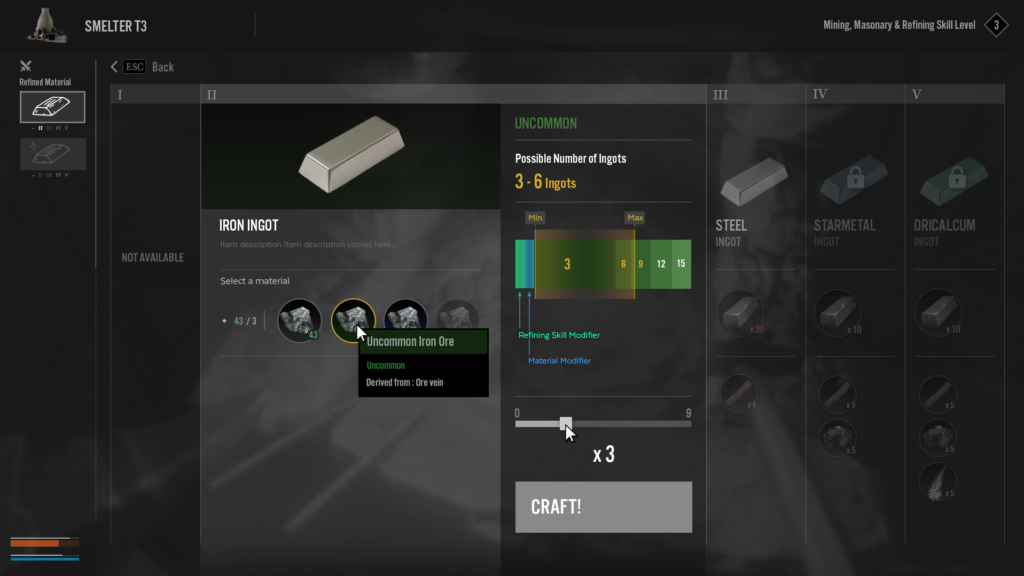Pick the blue-ringed iron ore material

click(406, 320)
